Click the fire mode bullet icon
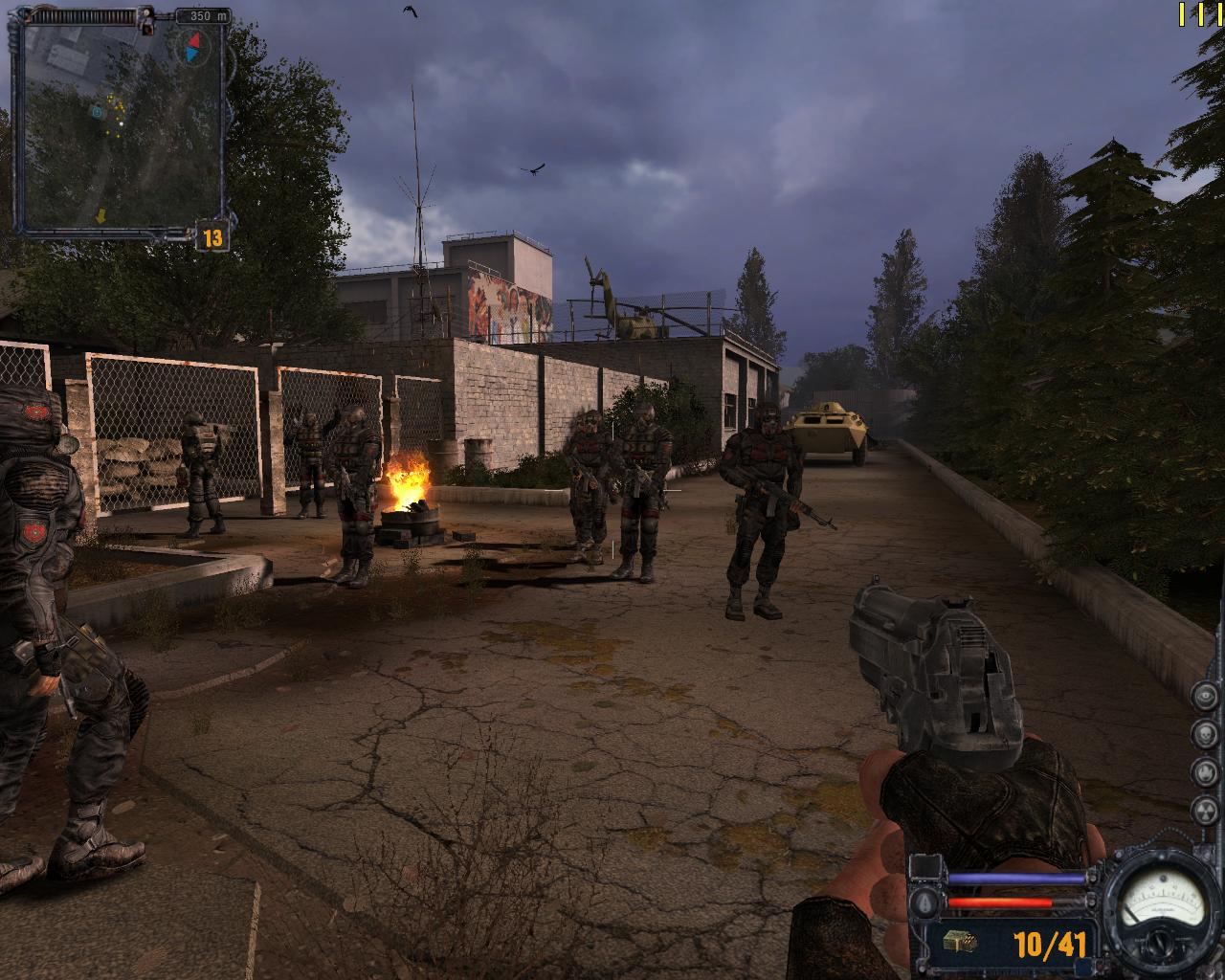1225x980 pixels. click(x=924, y=903)
